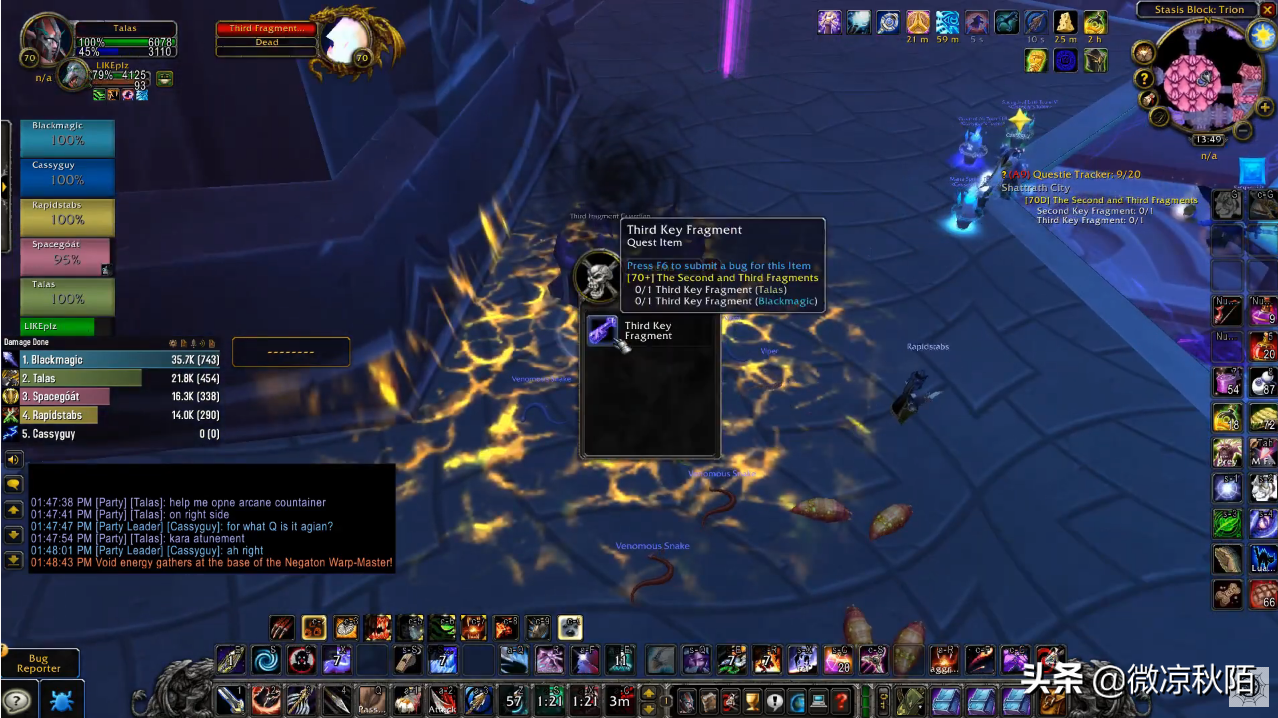The width and height of the screenshot is (1278, 718).
Task: Select Cassyguy's party frame
Action: (67, 178)
